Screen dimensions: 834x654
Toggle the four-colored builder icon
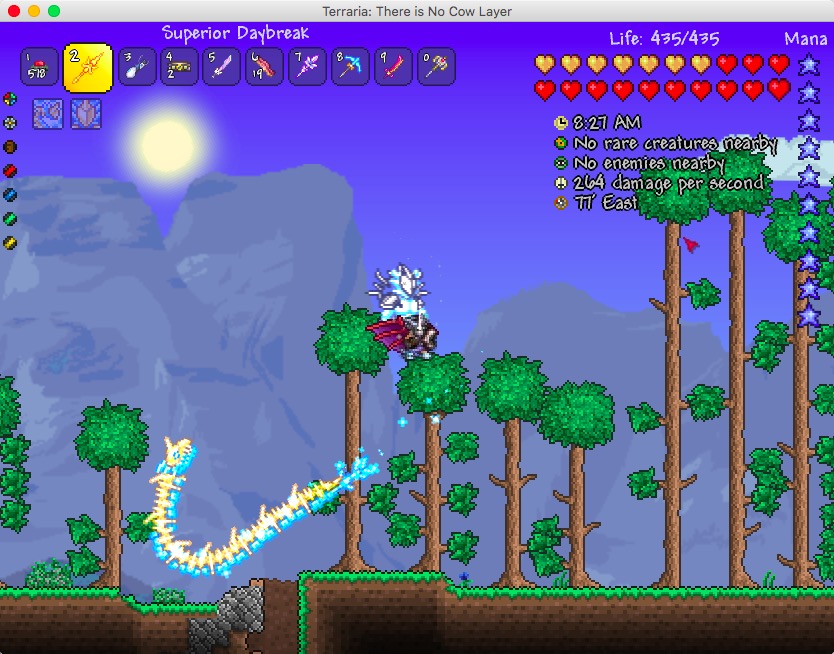[10, 99]
